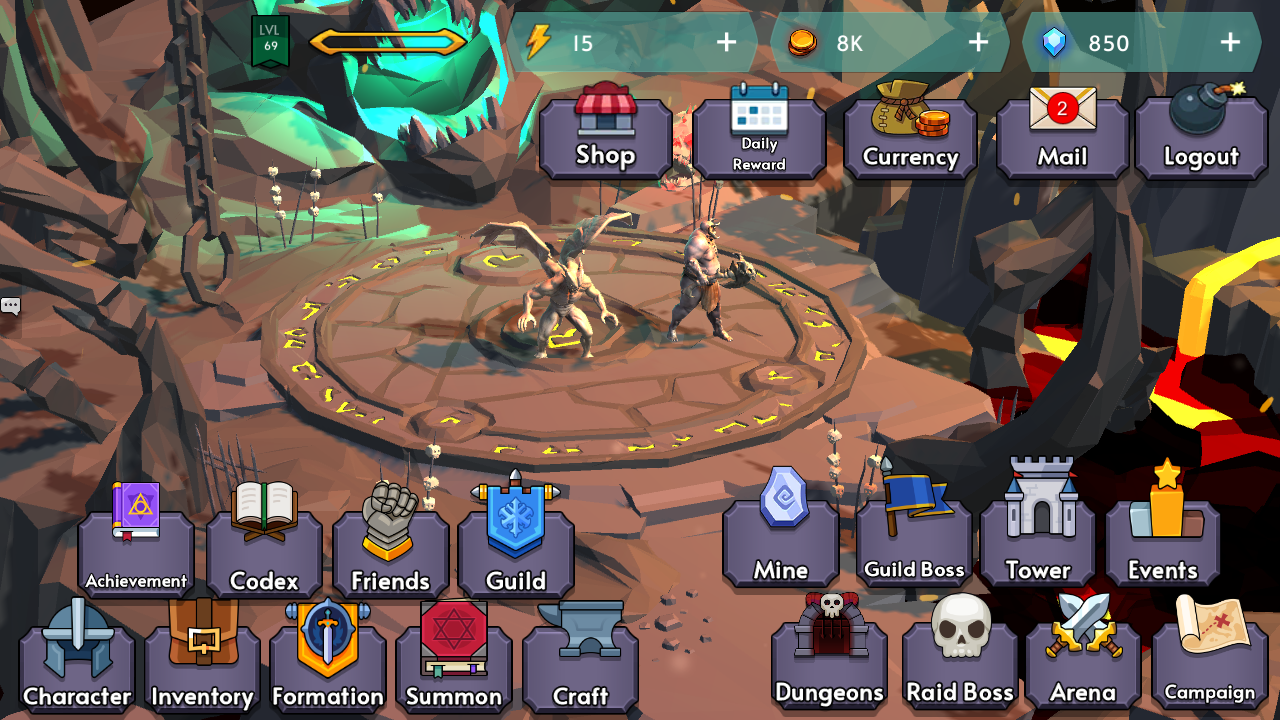1280x720 pixels.
Task: Open the chat panel on the left edge
Action: [11, 305]
